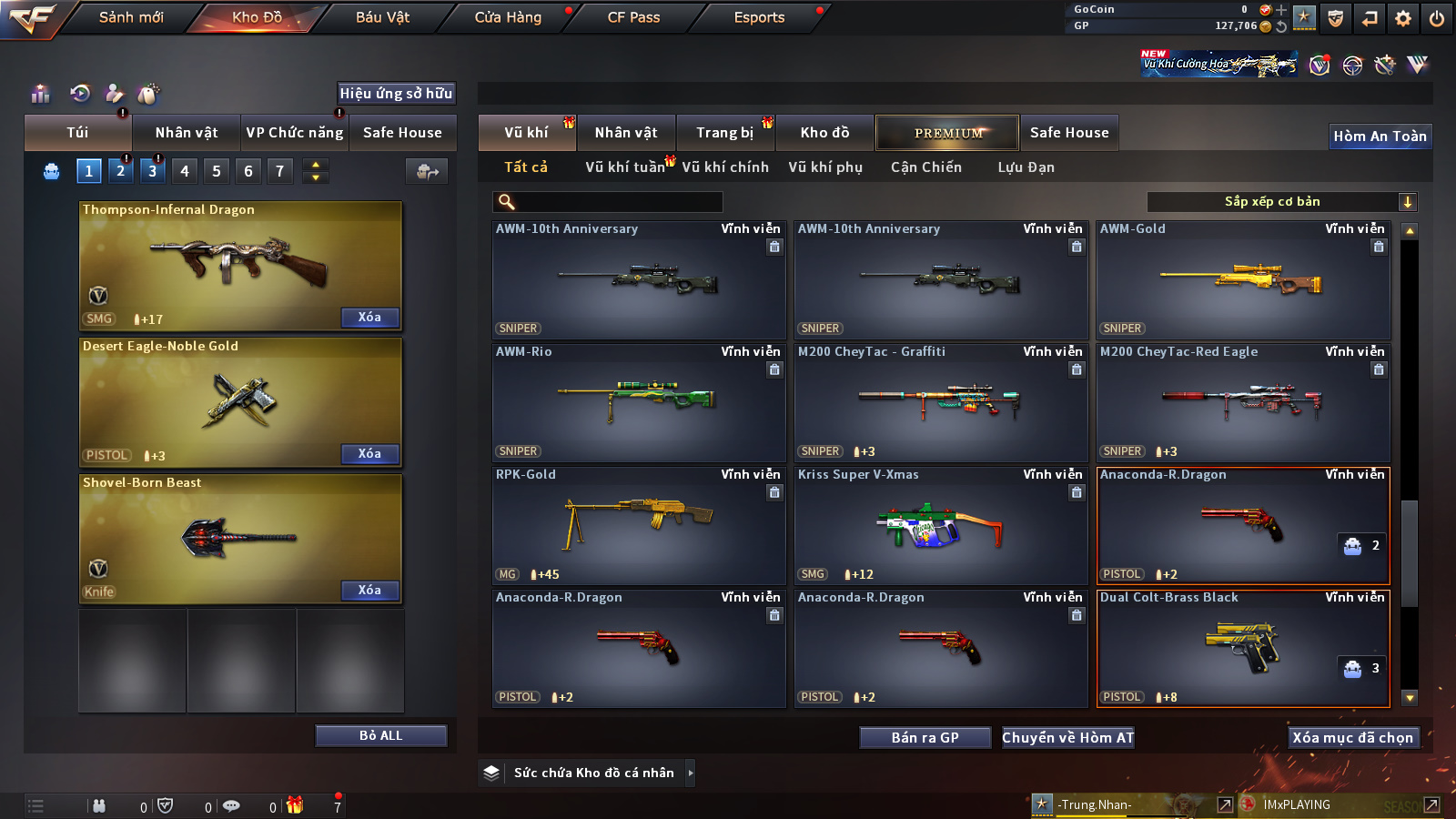Remove Thompson-Infernal Dragon with Xóa
The width and height of the screenshot is (1456, 819).
click(369, 318)
